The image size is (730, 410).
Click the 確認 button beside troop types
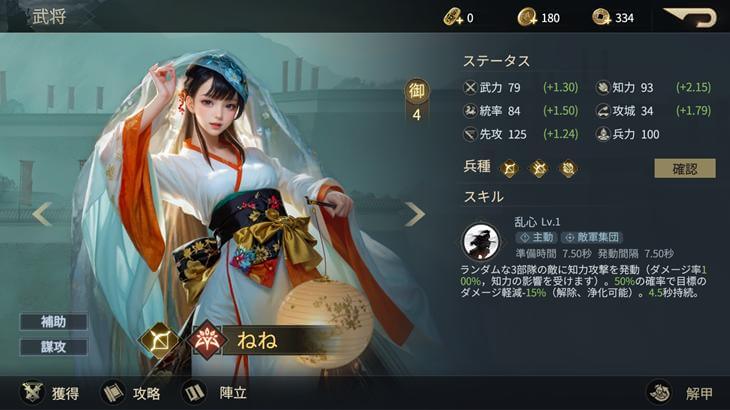click(684, 168)
